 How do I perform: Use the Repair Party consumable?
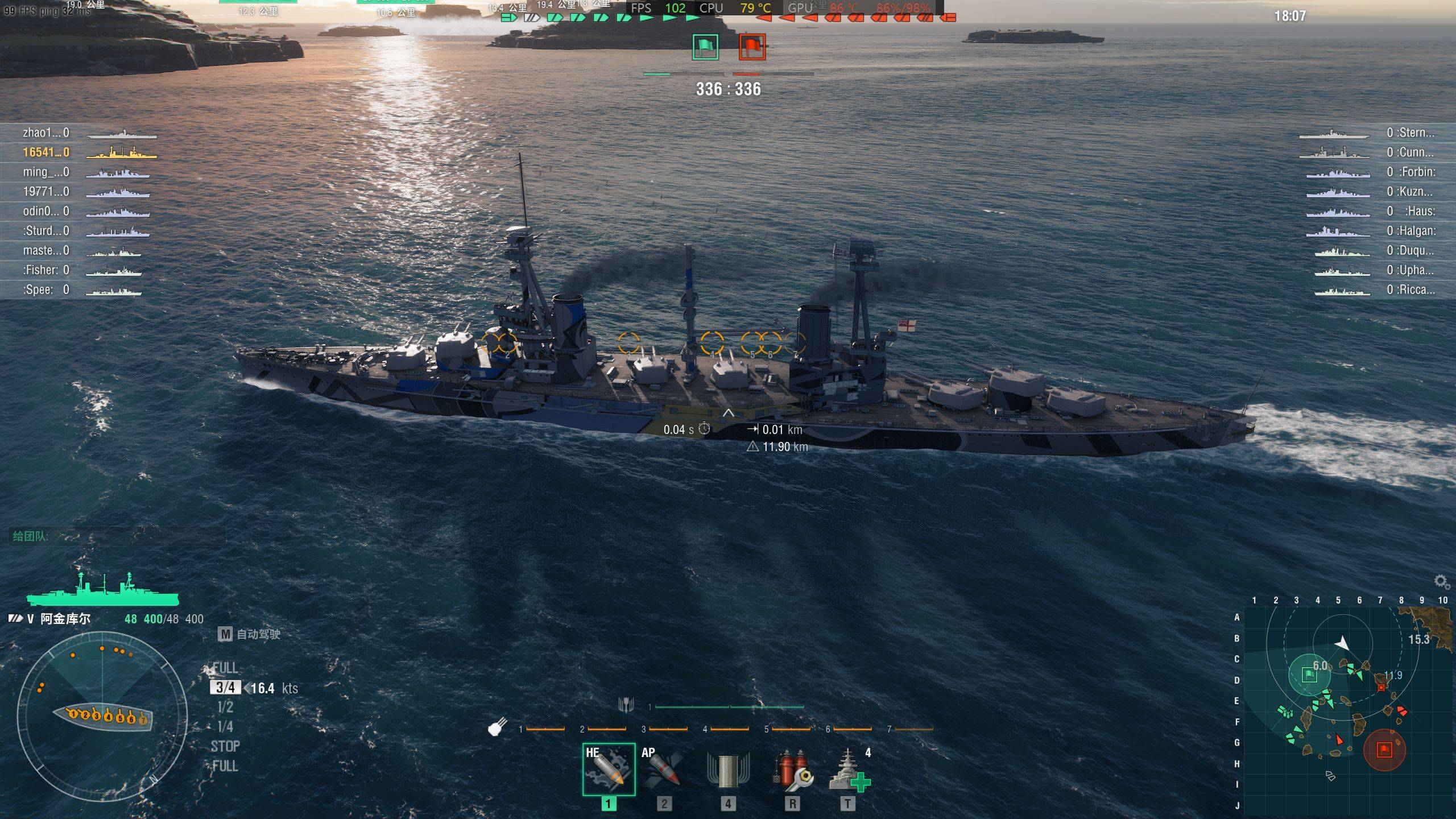coord(849,770)
